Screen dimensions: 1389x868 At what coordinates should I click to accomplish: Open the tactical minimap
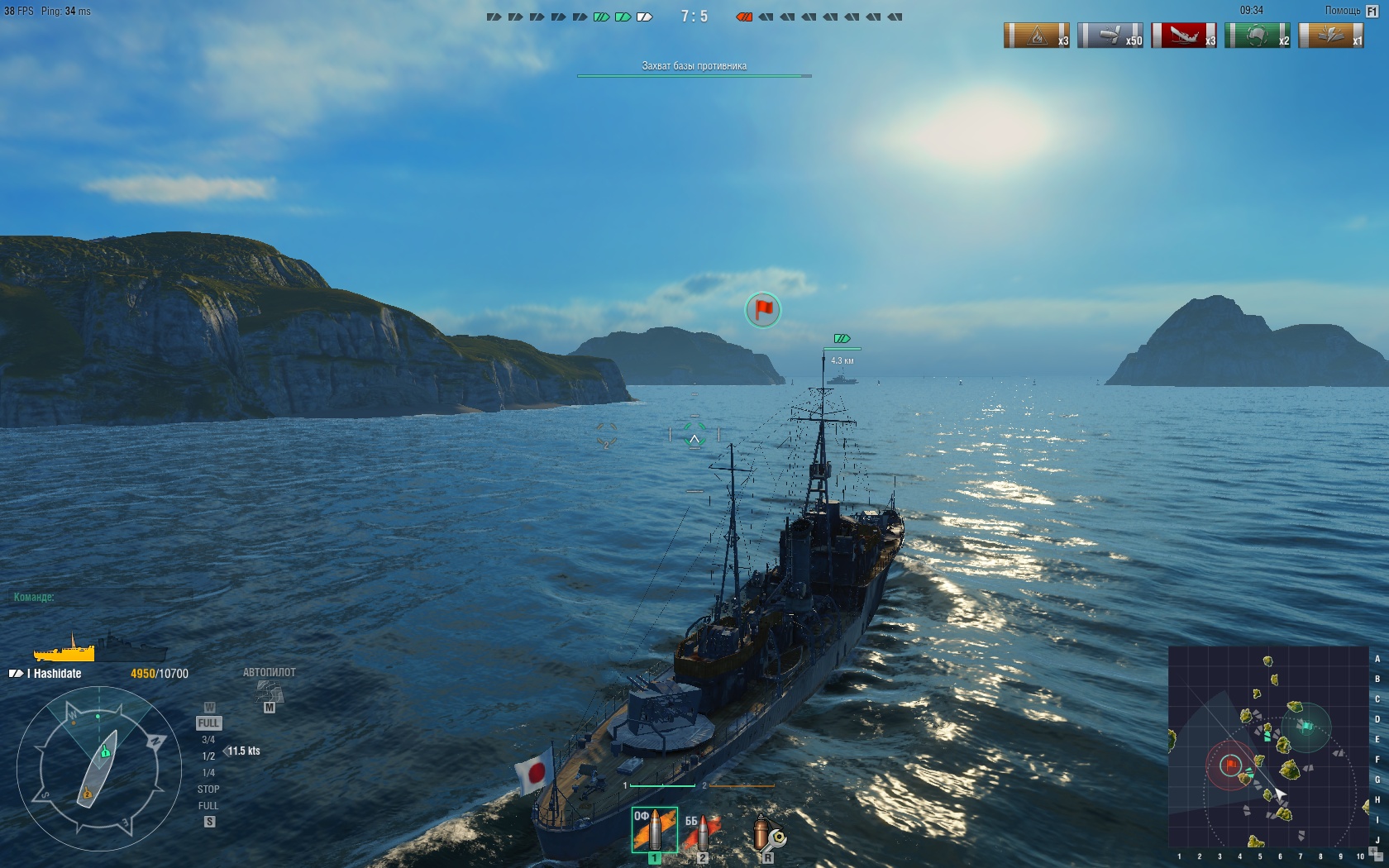point(1268,747)
